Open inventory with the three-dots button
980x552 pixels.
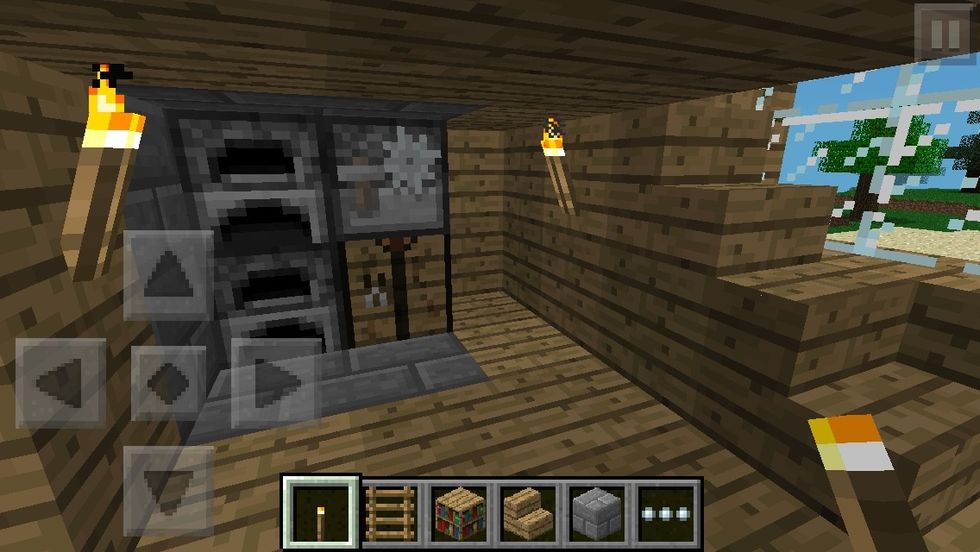pos(665,514)
